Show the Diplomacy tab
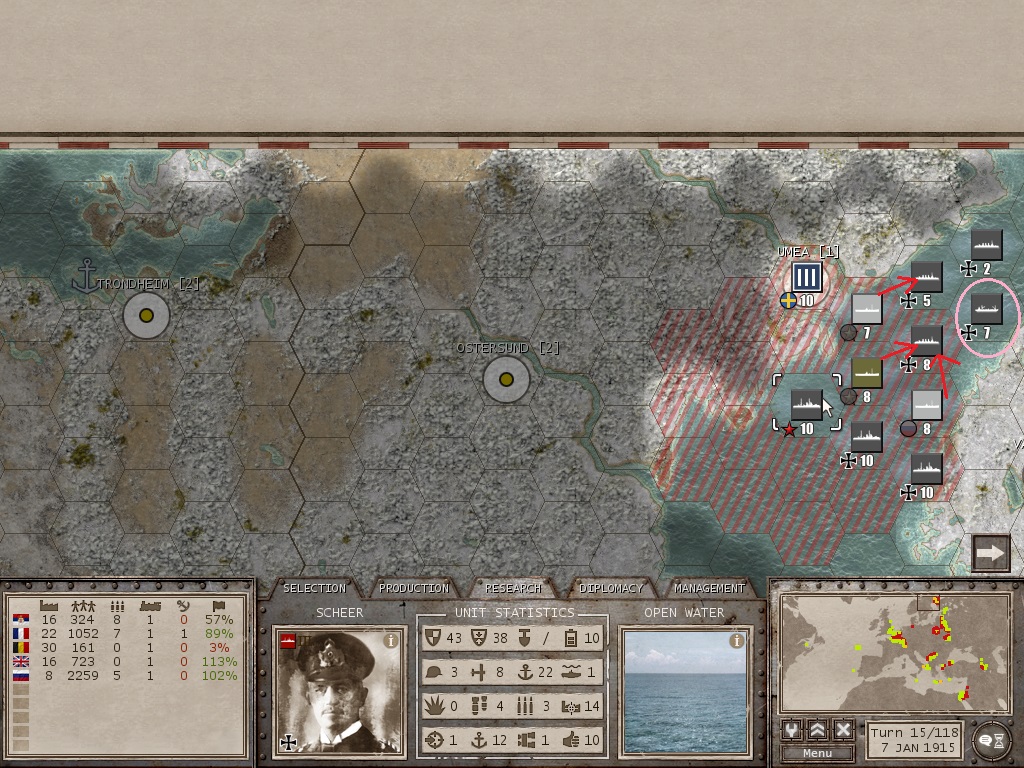1024x768 pixels. [x=611, y=588]
